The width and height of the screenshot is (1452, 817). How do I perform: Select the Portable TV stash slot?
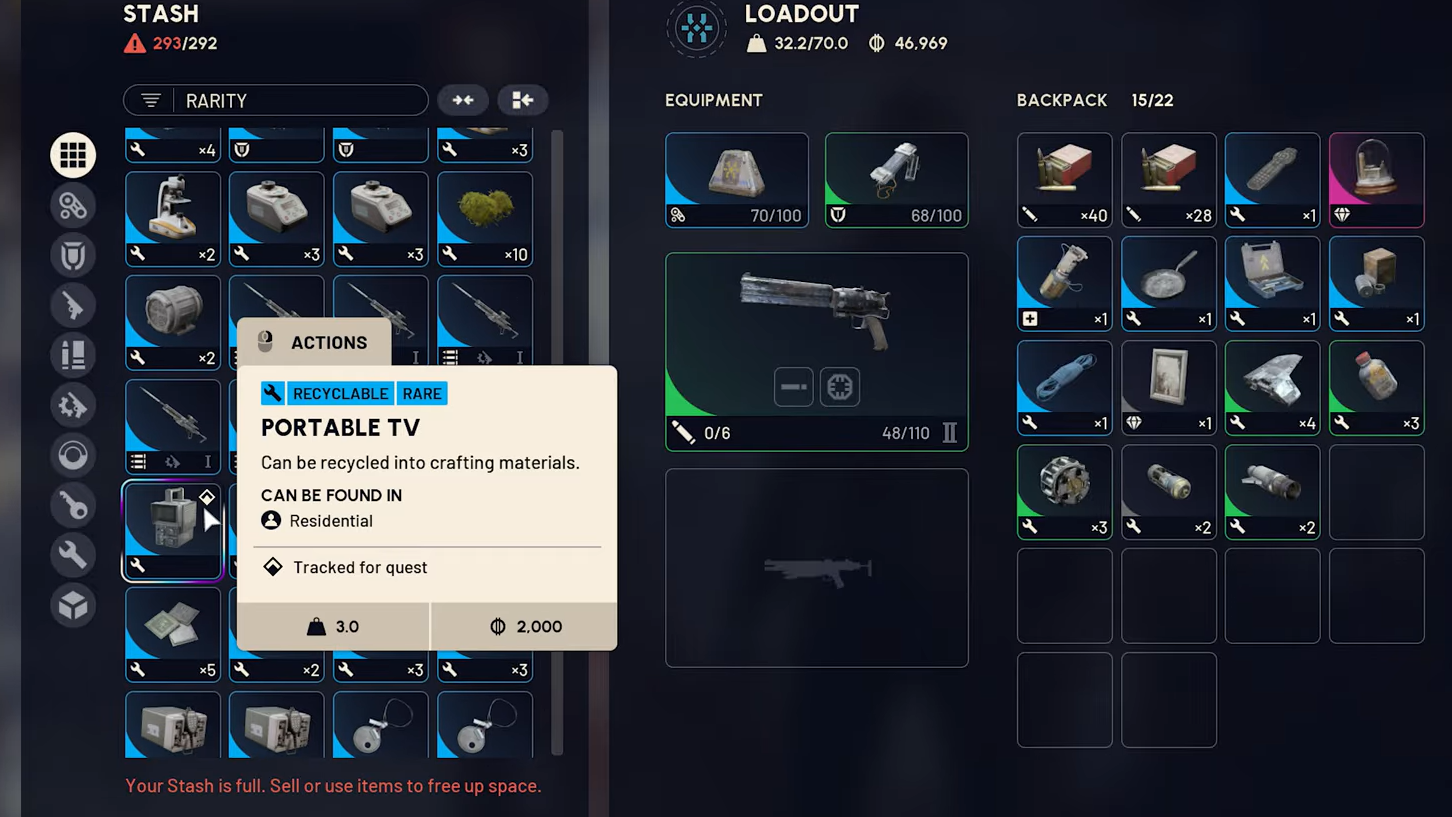point(172,530)
